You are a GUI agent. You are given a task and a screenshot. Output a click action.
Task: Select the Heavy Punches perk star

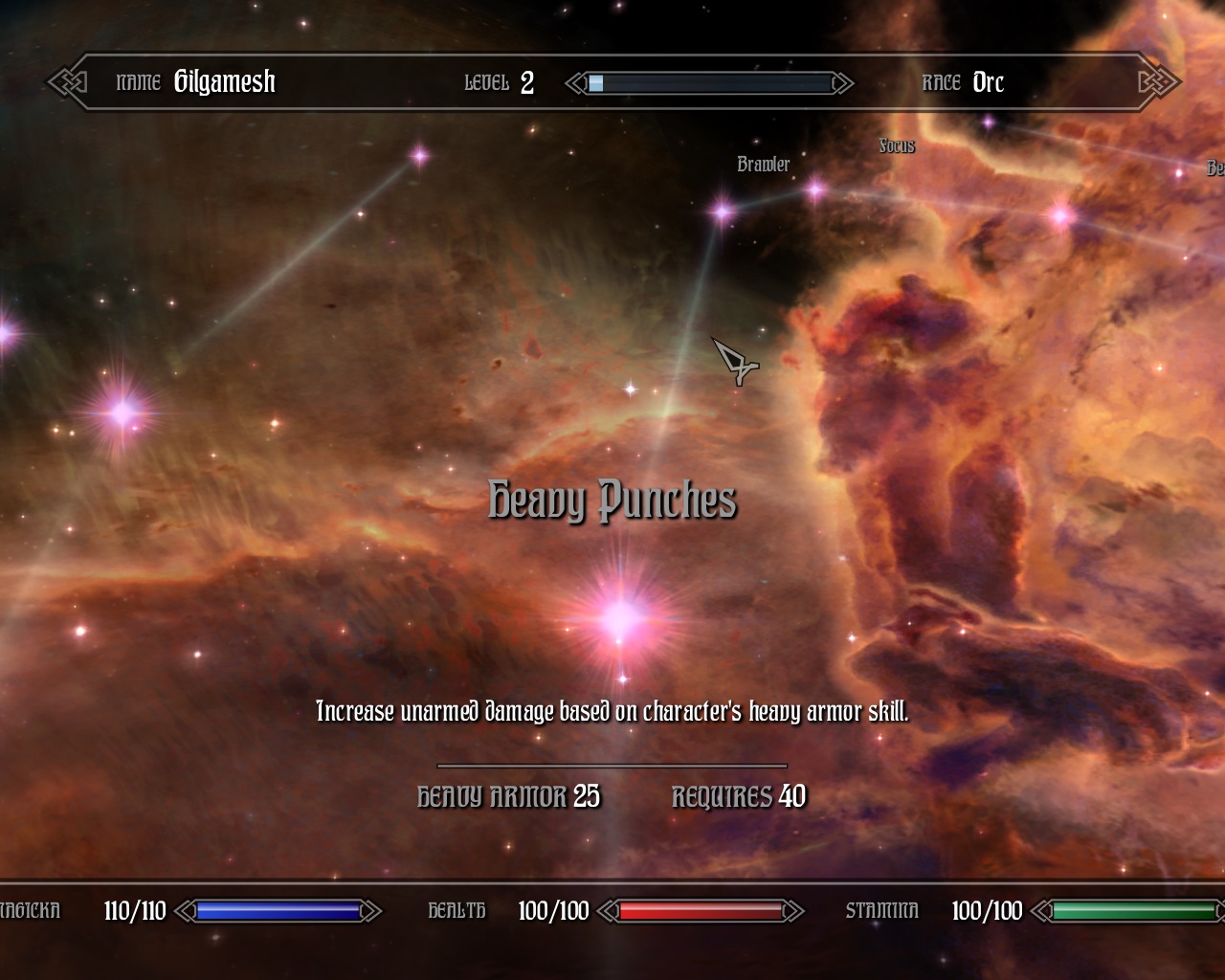pyautogui.click(x=621, y=617)
